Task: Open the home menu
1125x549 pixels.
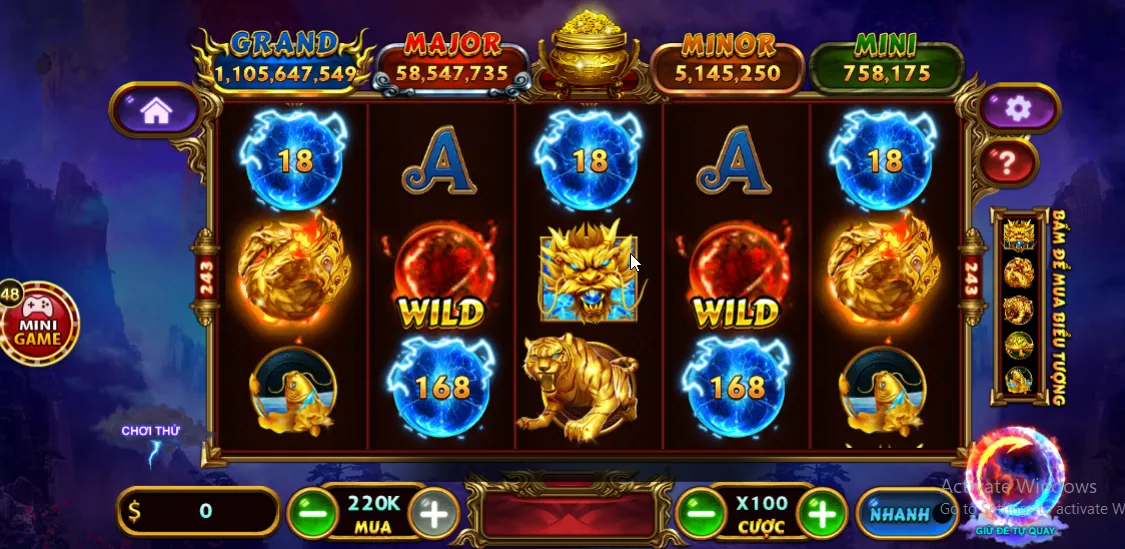Action: coord(156,110)
